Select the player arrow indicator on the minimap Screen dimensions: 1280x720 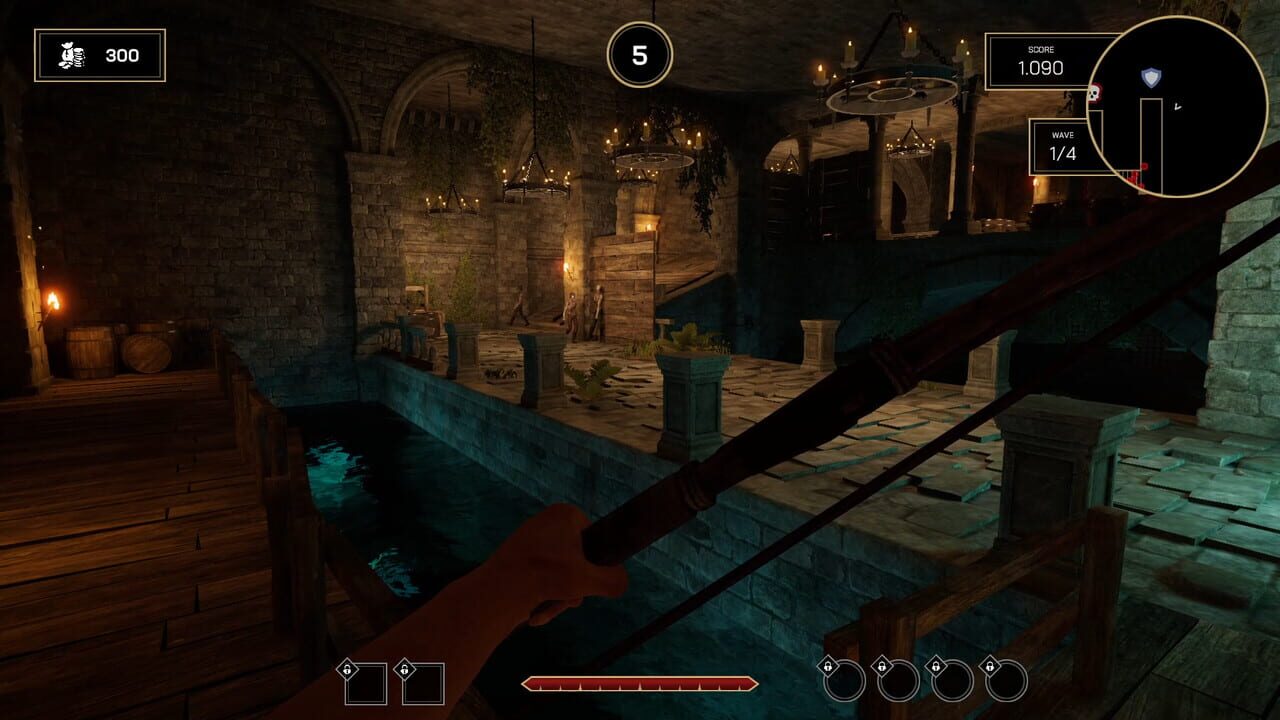(1178, 106)
